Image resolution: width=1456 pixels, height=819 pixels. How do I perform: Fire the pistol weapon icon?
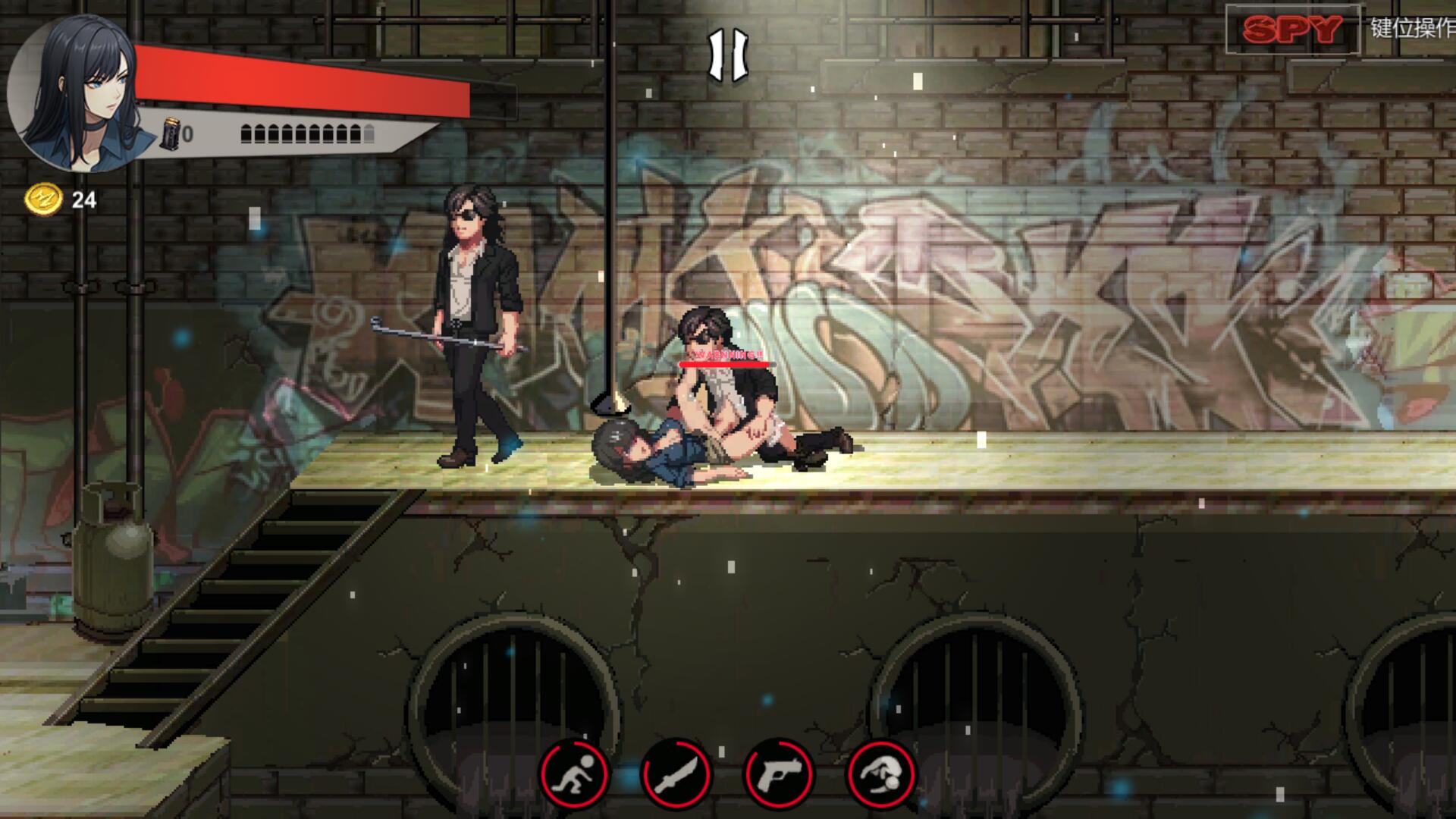pos(778,774)
